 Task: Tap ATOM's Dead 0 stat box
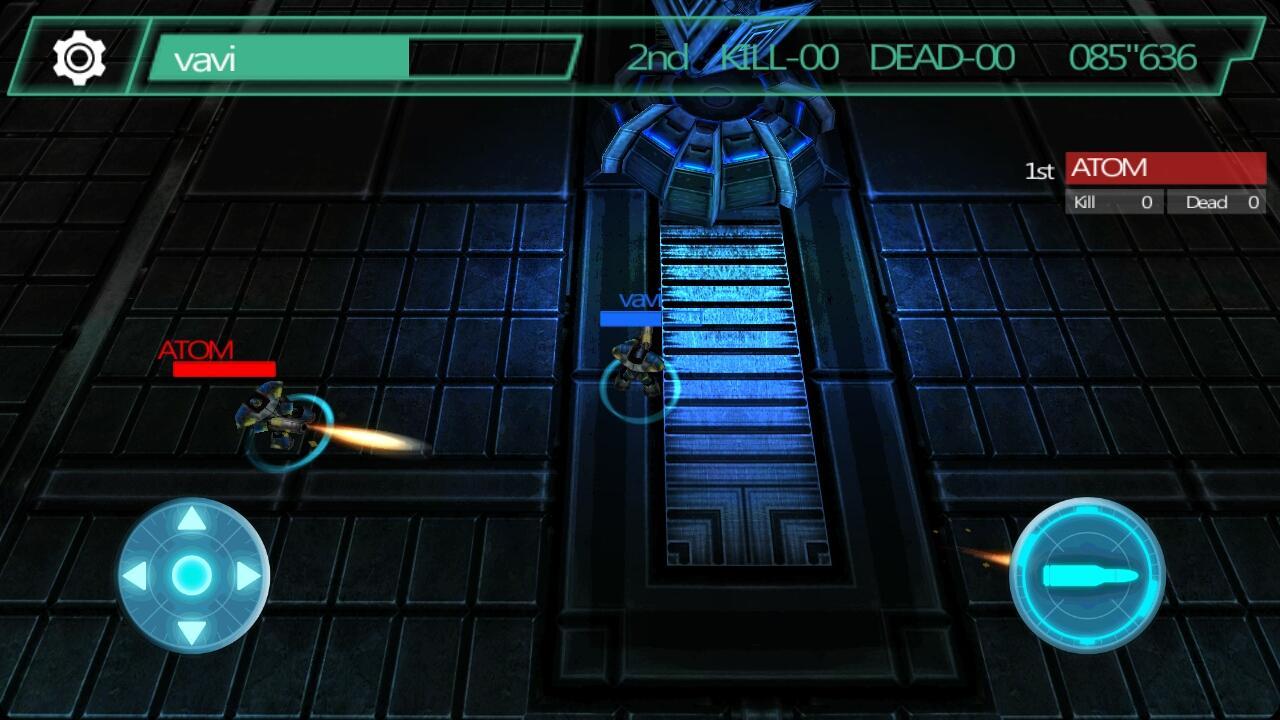click(x=1215, y=202)
